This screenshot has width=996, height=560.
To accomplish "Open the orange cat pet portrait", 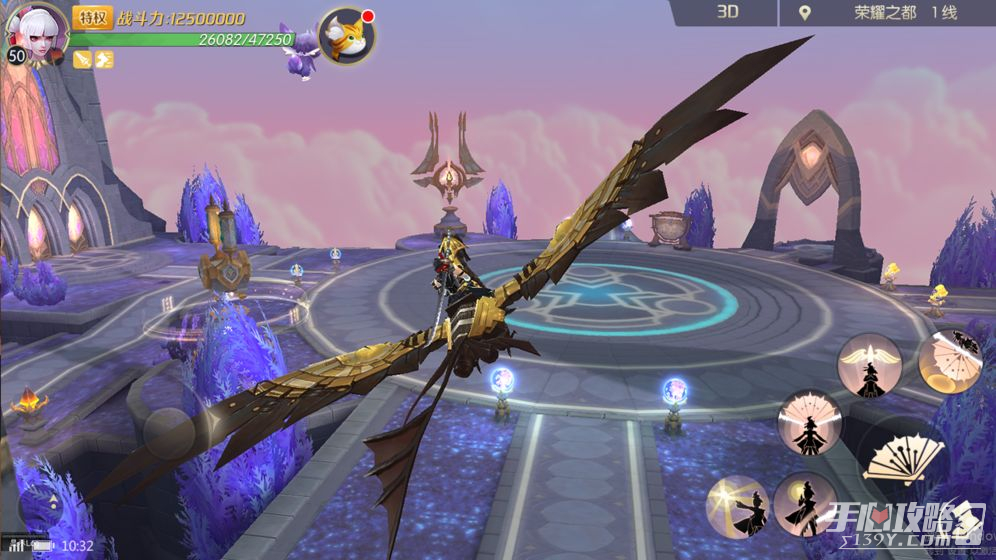I will coord(347,37).
